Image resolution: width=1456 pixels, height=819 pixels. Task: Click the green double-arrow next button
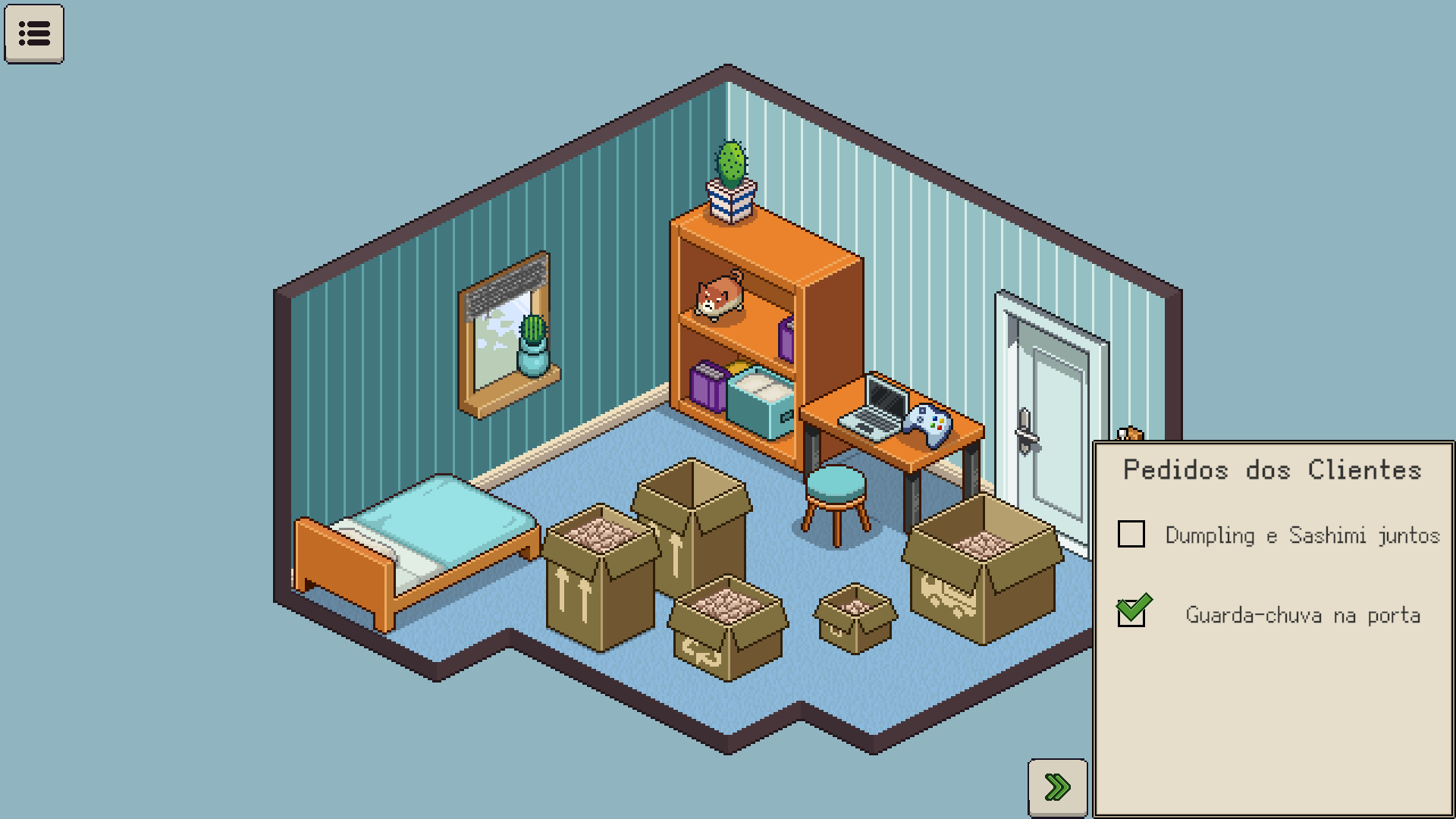point(1057,787)
